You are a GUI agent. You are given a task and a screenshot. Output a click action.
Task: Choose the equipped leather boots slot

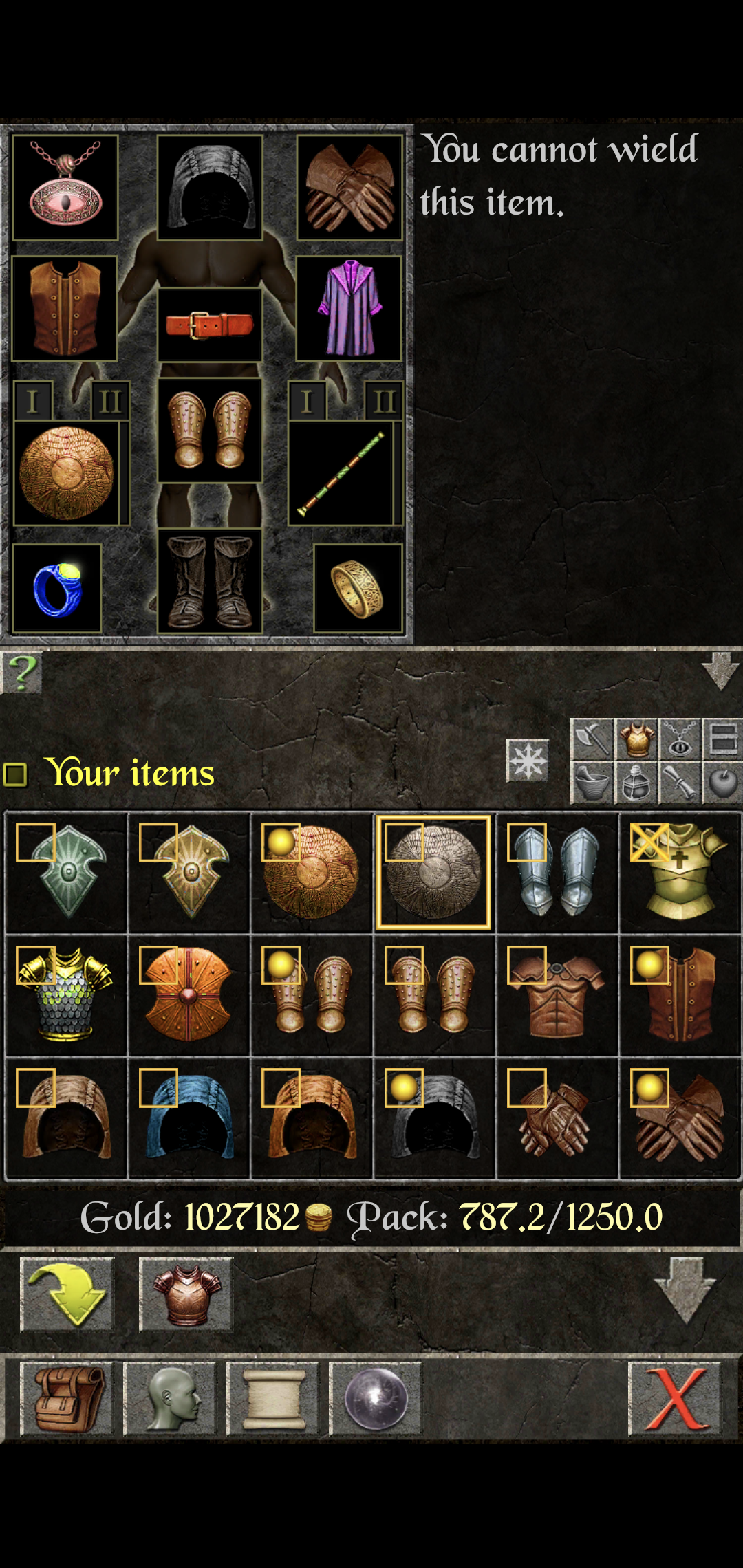point(210,582)
